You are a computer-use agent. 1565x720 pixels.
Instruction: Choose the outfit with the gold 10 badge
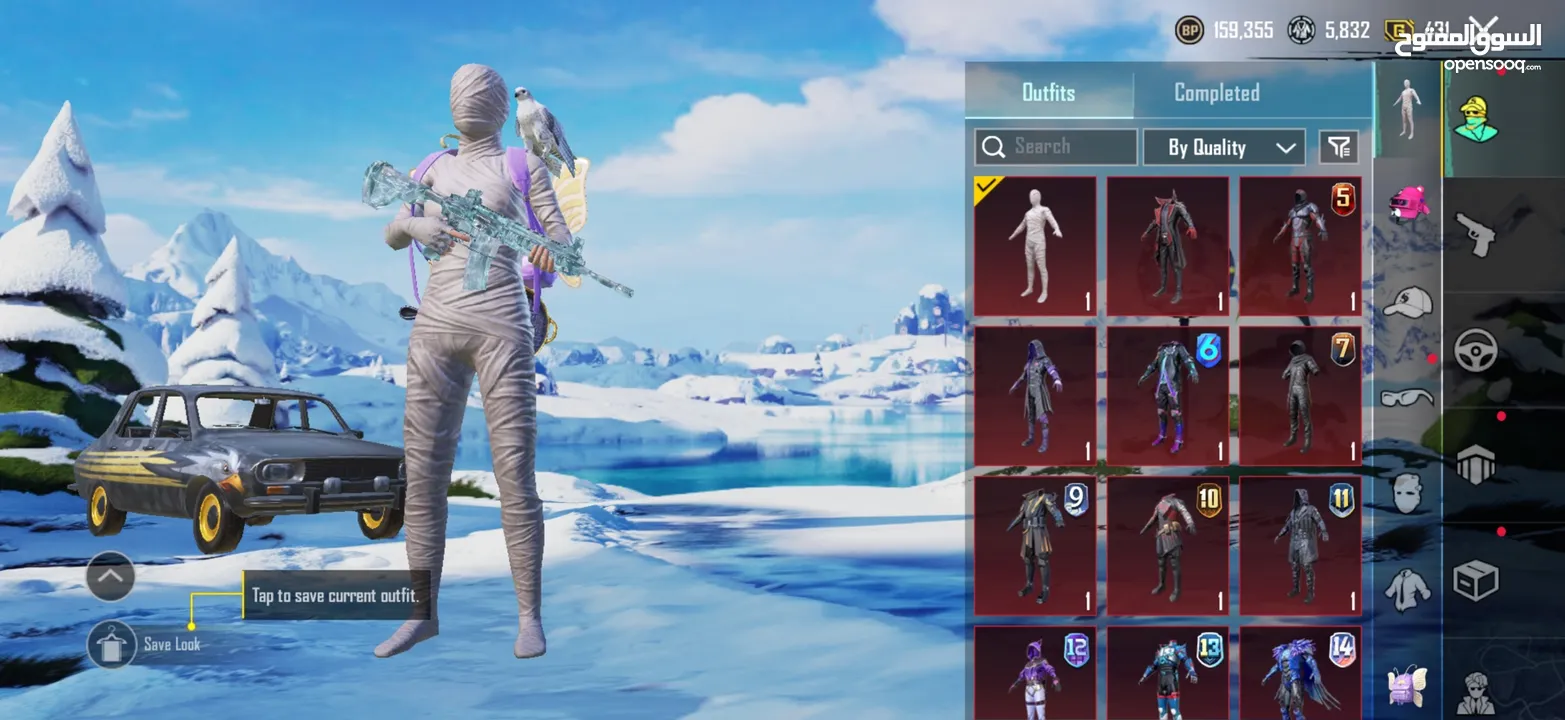(1167, 545)
